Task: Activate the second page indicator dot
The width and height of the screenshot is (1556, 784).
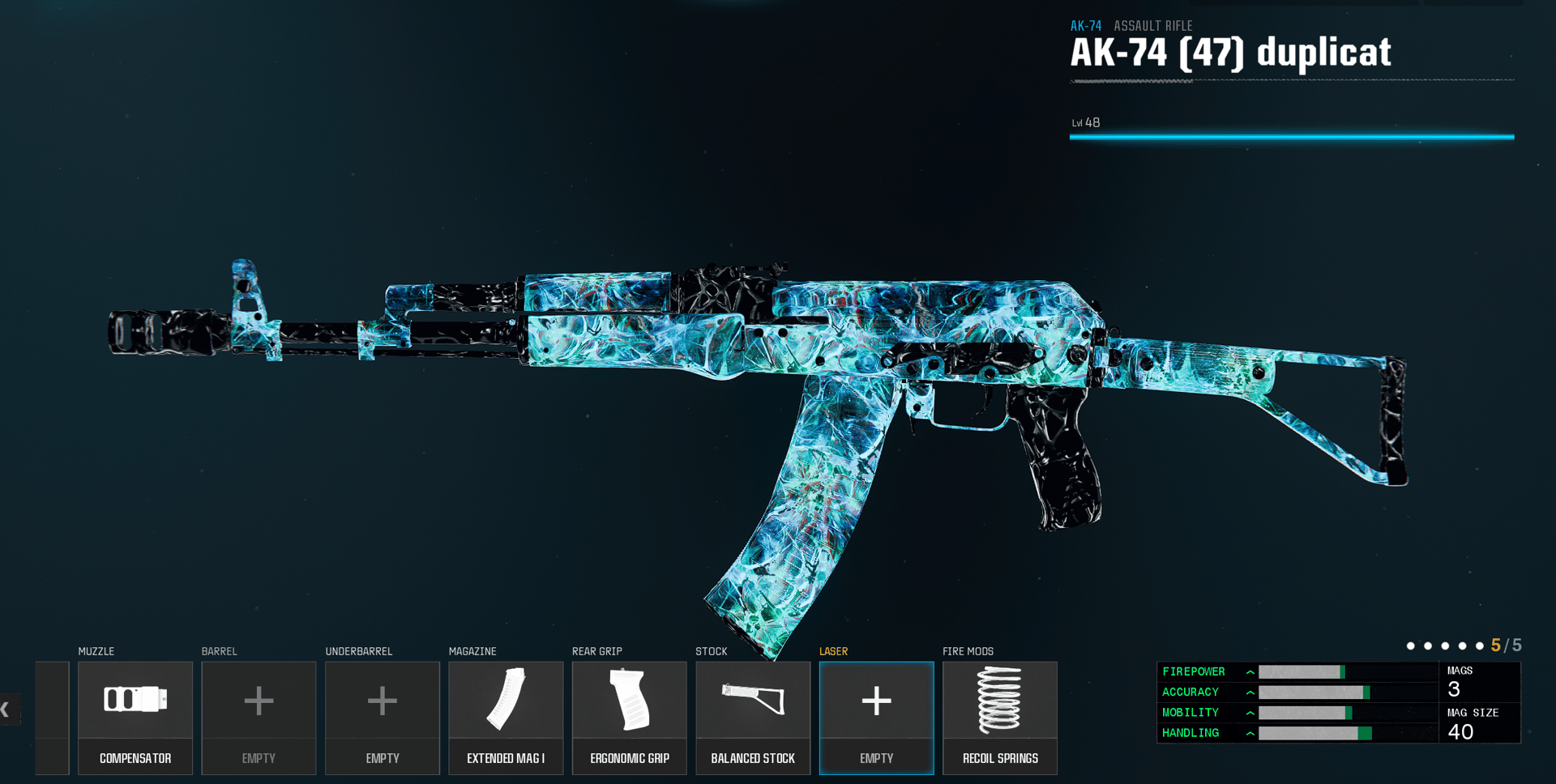Action: pyautogui.click(x=1426, y=646)
